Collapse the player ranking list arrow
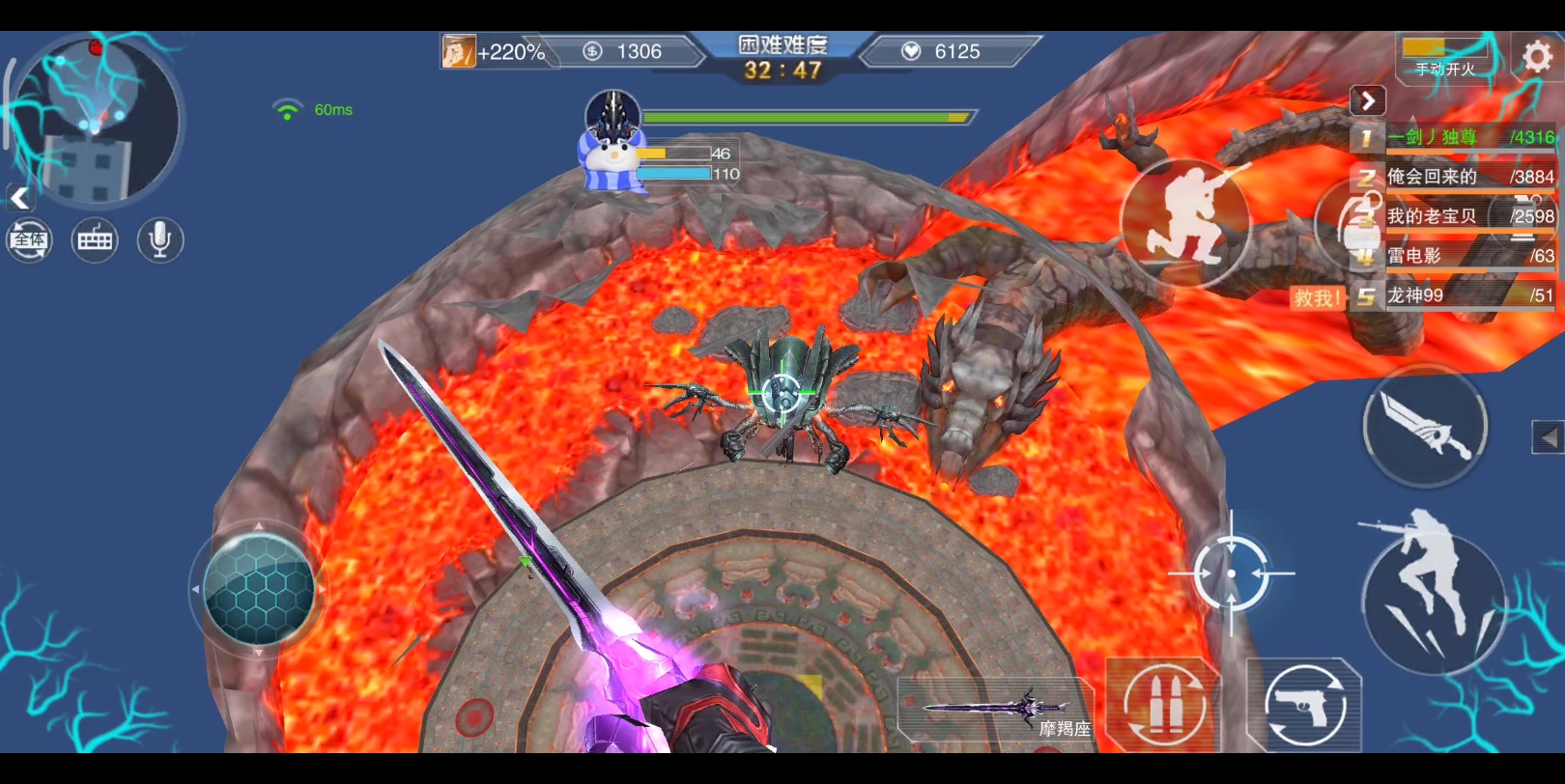This screenshot has height=784, width=1565. 1367,100
